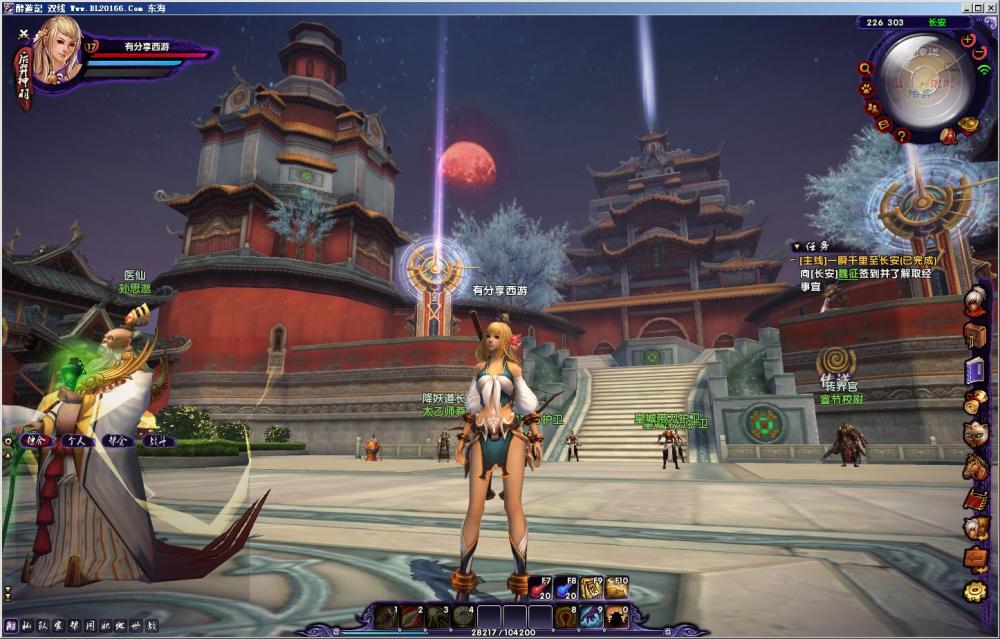Use the red potion in the F7 slot
The height and width of the screenshot is (639, 1000).
(537, 588)
